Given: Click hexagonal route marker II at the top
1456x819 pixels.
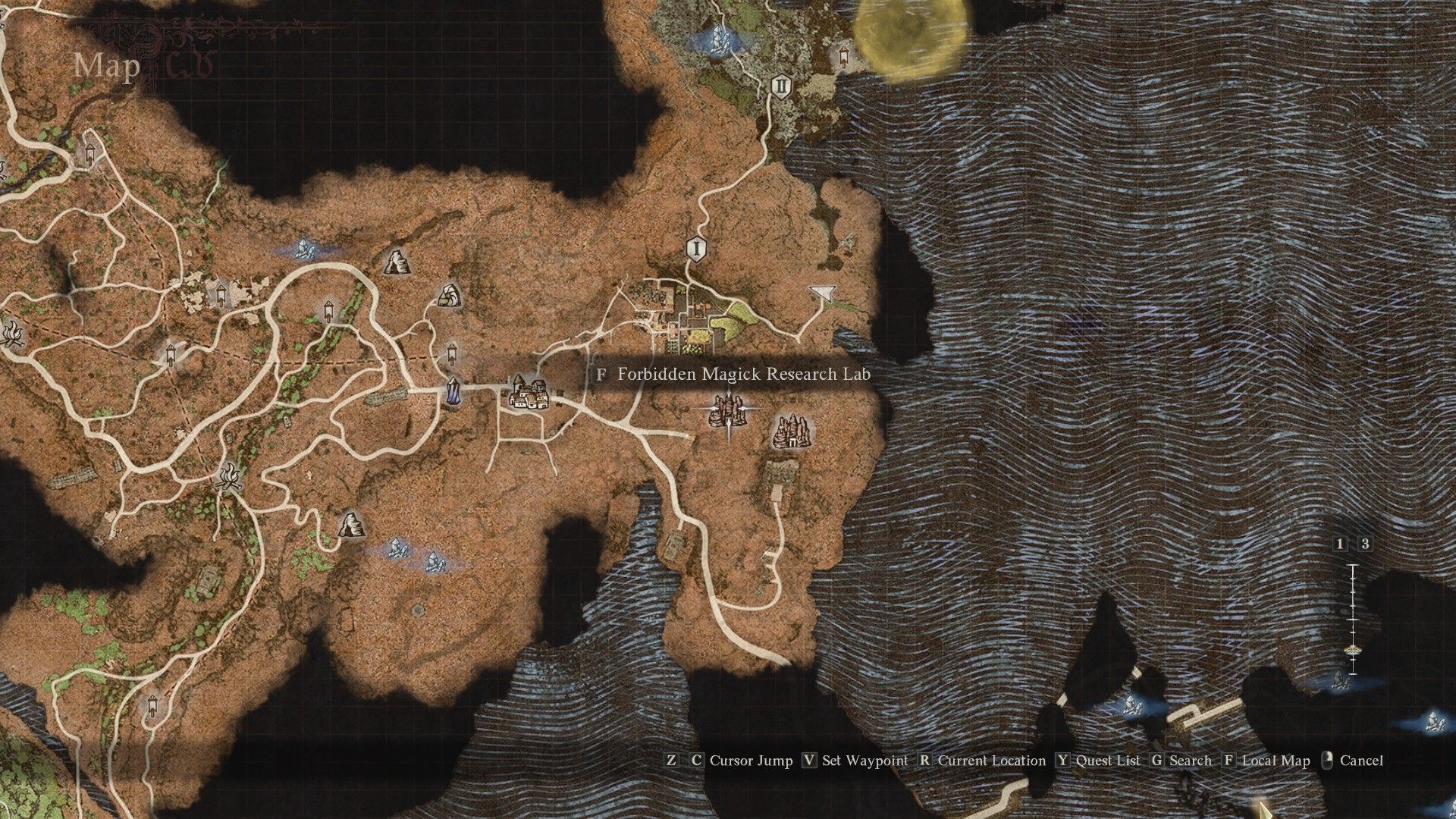Looking at the screenshot, I should pos(780,86).
